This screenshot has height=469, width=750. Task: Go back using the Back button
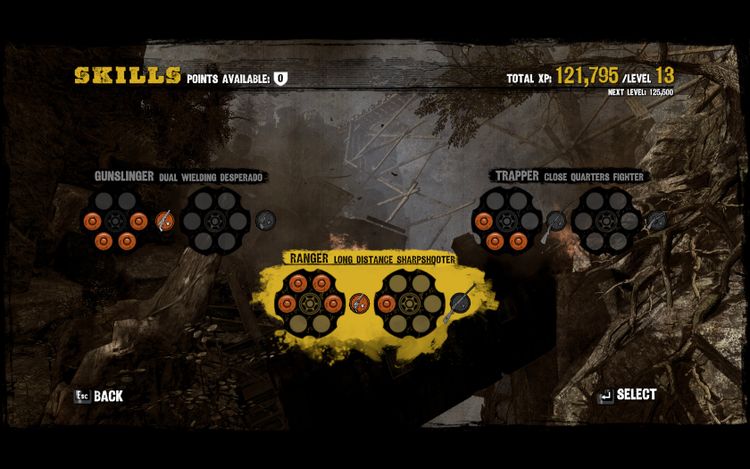99,395
